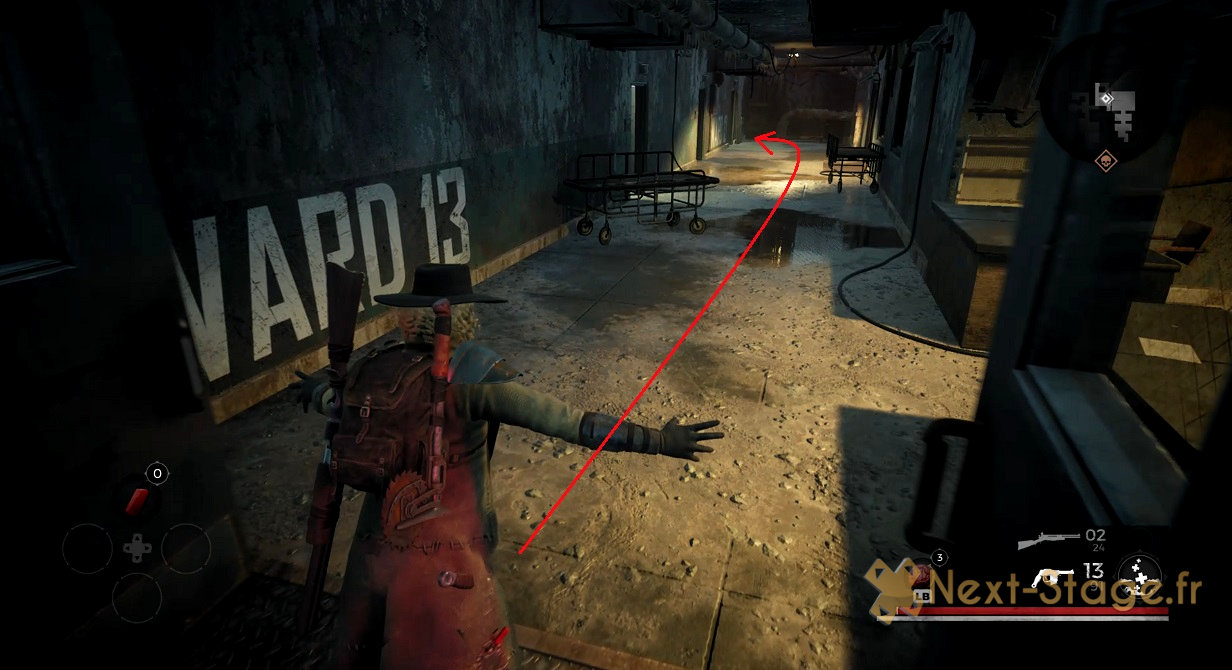Click the d-pad icon between quick slots

click(136, 548)
